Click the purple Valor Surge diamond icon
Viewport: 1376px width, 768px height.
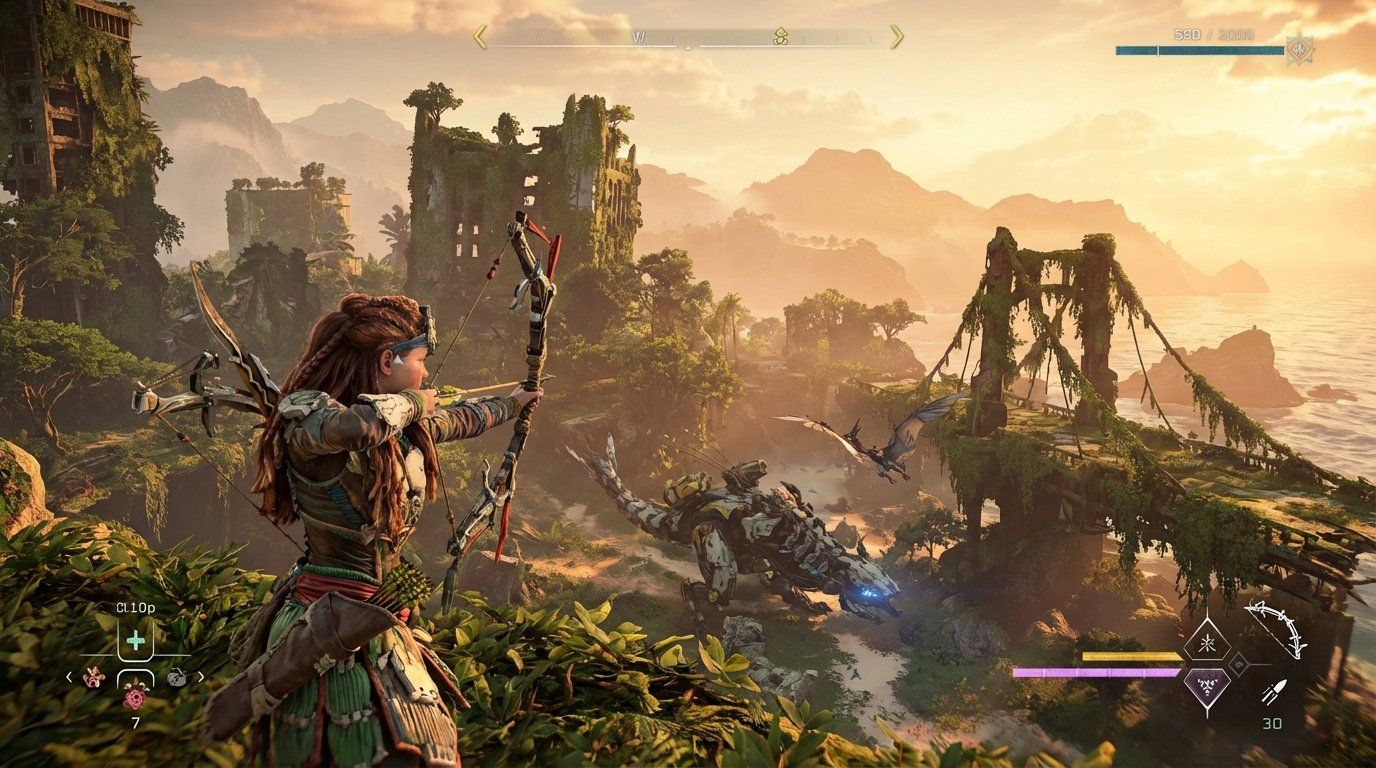click(1206, 687)
